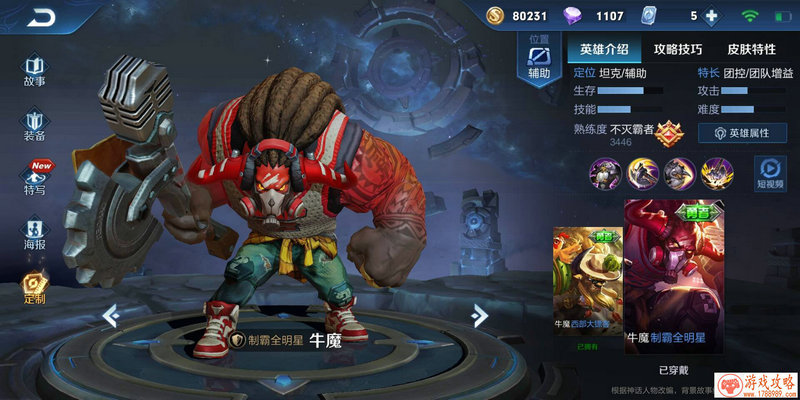Viewport: 800px width, 400px height.
Task: Go back using the top-left return arrow
Action: (42, 17)
